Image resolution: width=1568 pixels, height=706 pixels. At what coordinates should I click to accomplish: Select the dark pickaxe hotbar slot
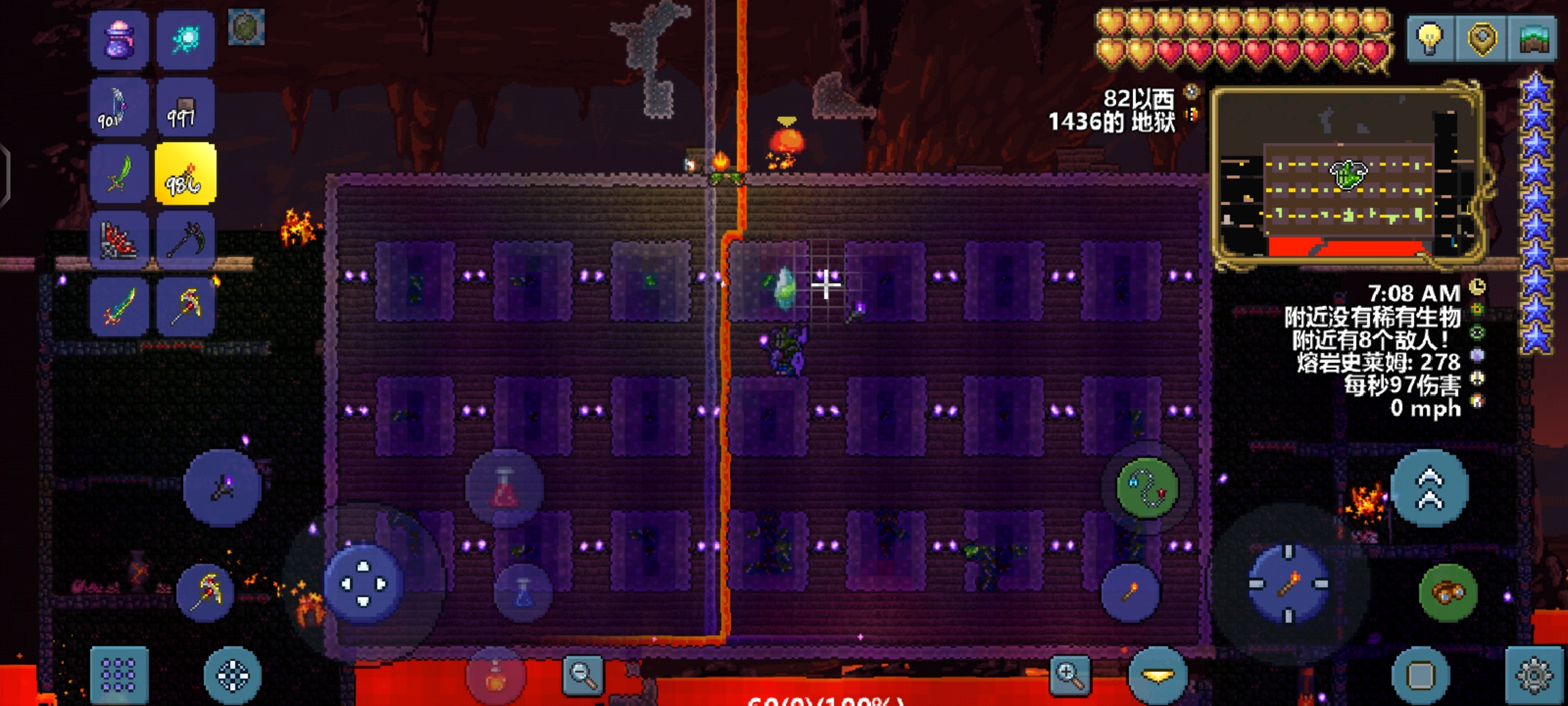click(x=186, y=241)
